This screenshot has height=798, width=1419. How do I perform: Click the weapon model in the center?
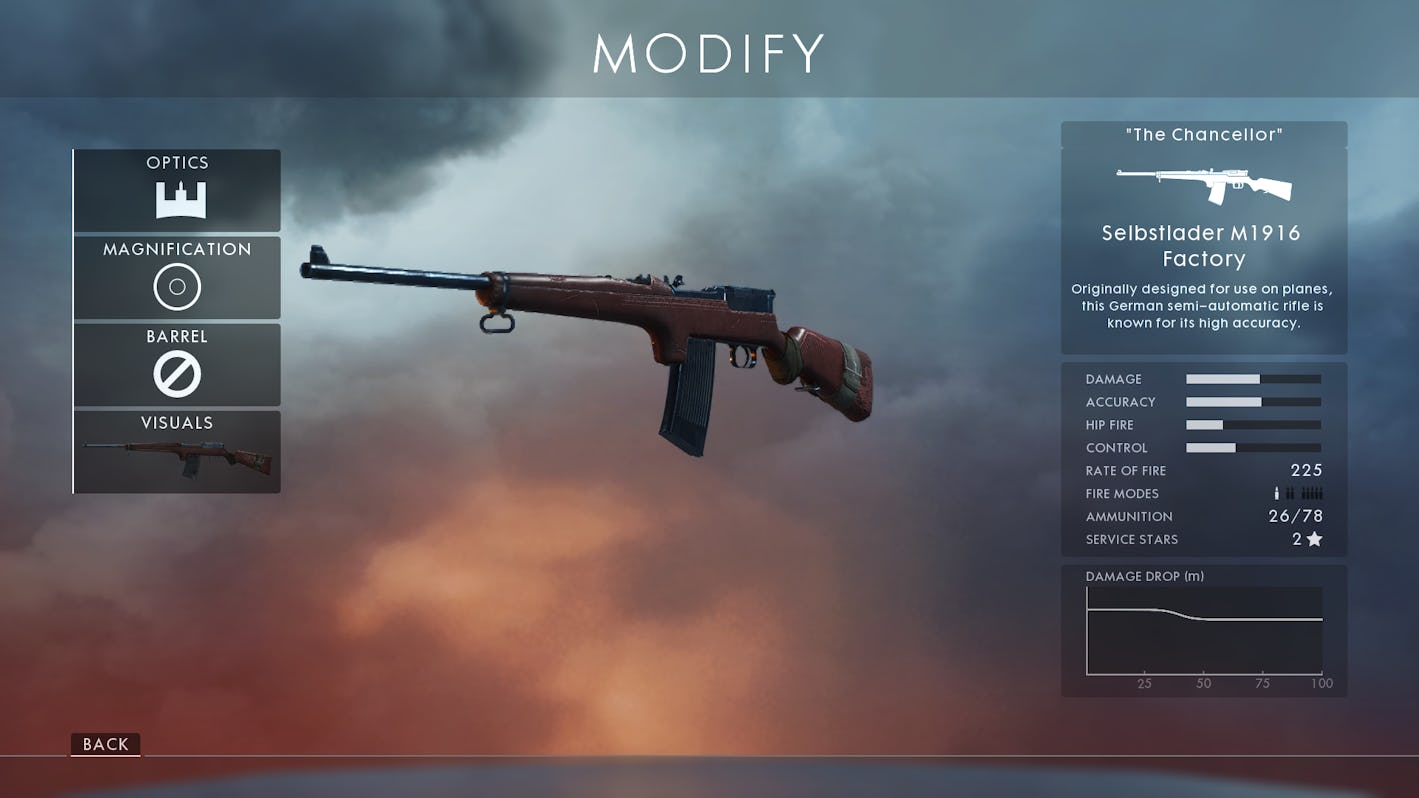click(x=600, y=330)
